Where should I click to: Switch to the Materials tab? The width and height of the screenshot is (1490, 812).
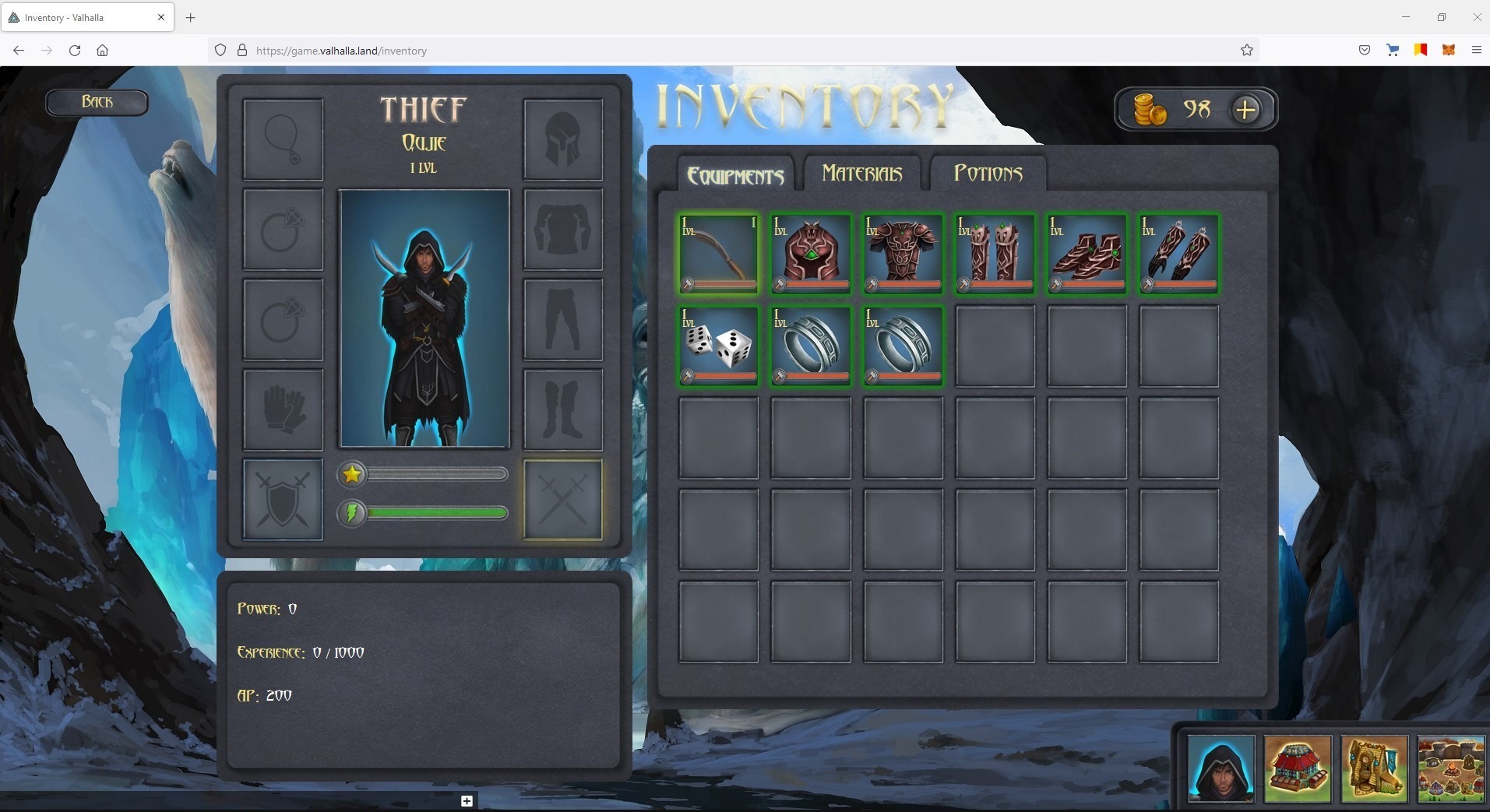pyautogui.click(x=861, y=173)
